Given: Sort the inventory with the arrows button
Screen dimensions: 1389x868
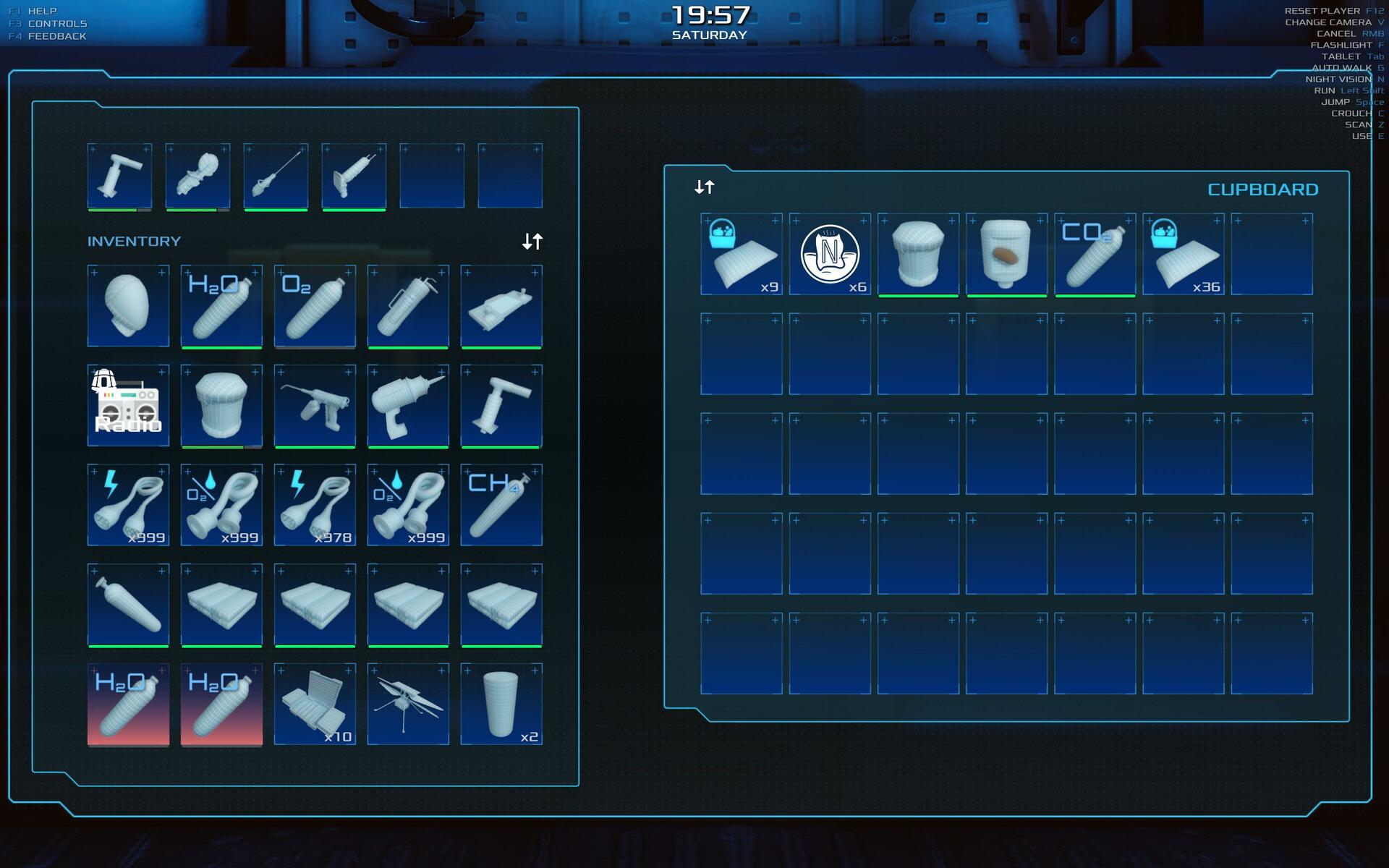Looking at the screenshot, I should click(x=532, y=241).
